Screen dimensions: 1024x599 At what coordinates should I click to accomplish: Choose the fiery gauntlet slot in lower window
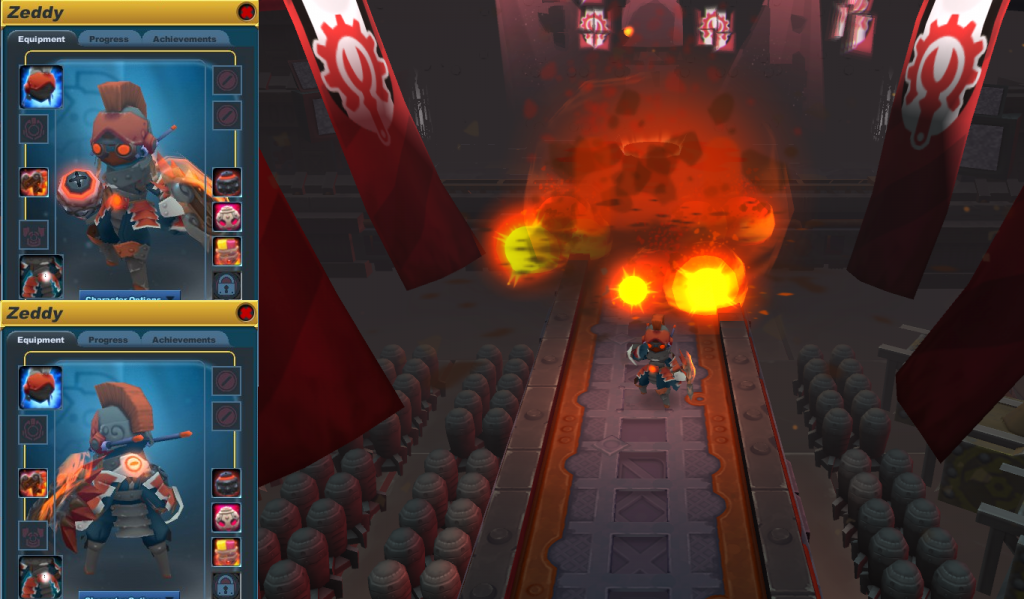(34, 483)
